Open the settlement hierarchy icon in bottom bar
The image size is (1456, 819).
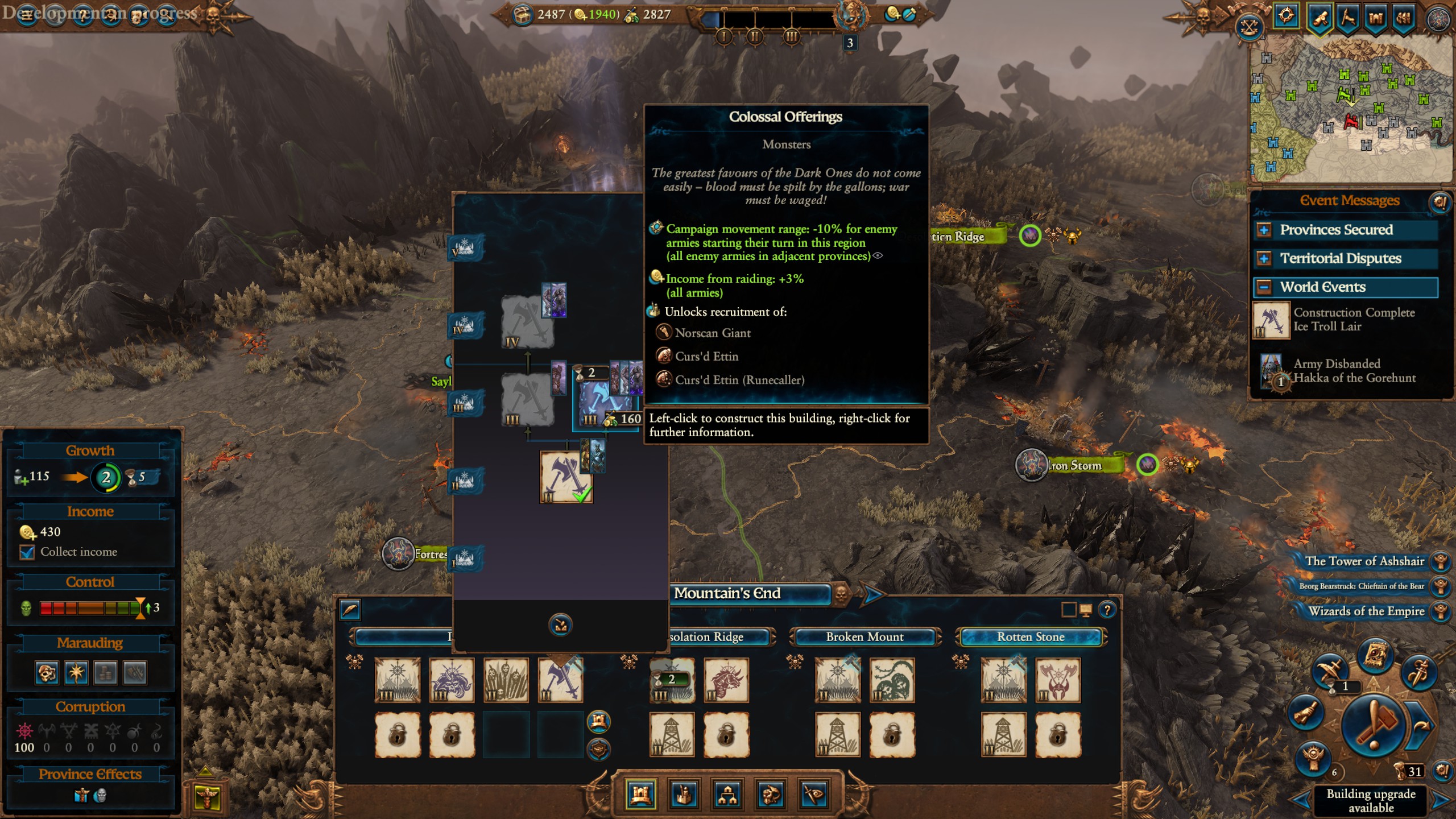tap(726, 795)
